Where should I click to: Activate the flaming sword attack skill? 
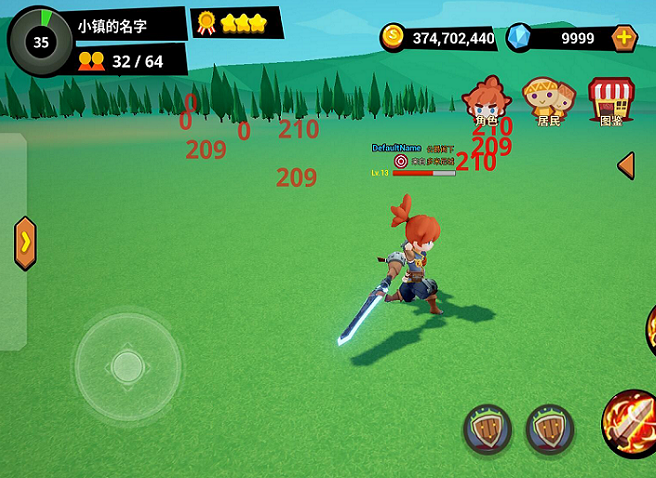pyautogui.click(x=632, y=424)
